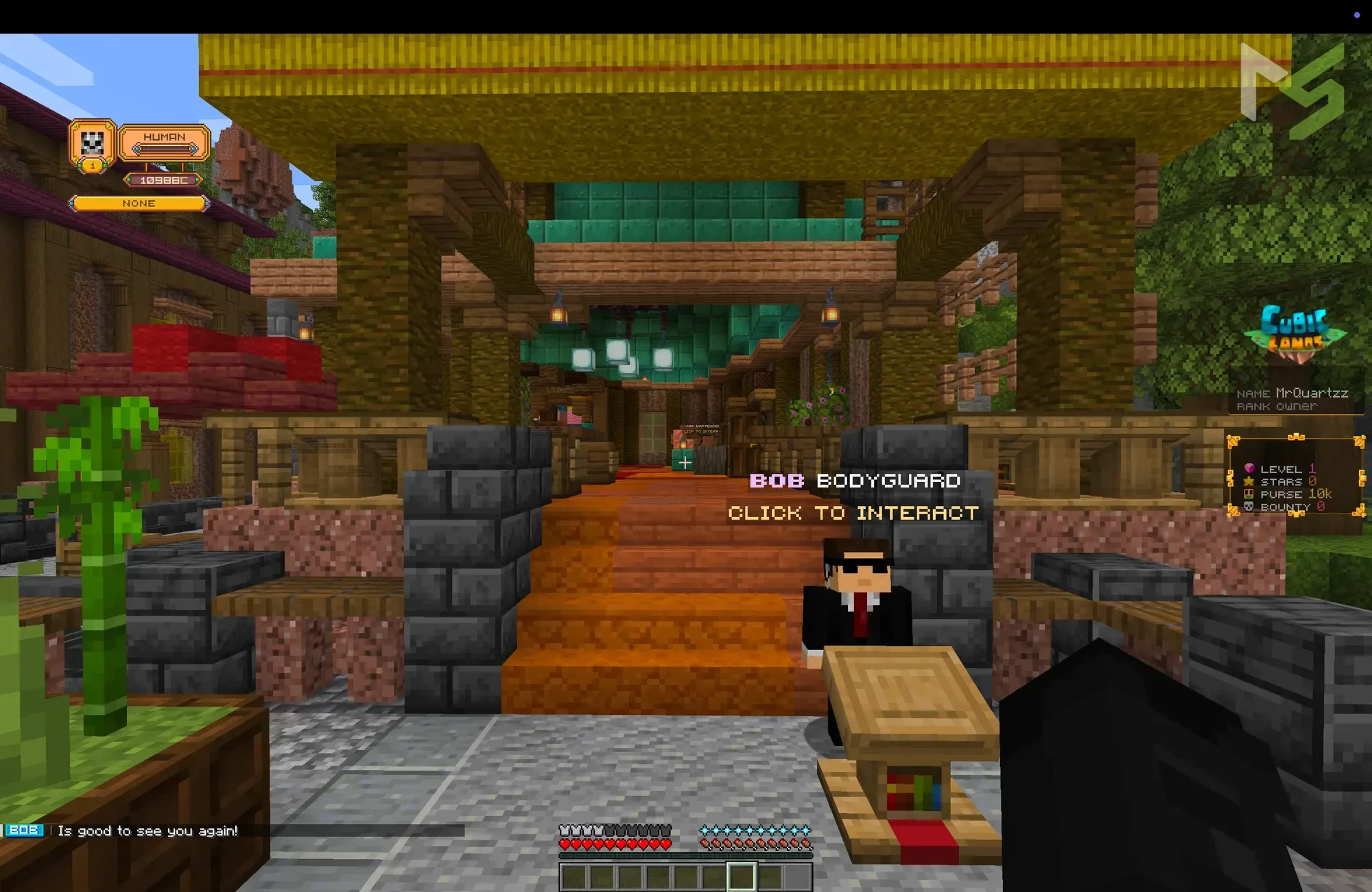Click the JOE BARTENDER nameplate in the distance
The height and width of the screenshot is (892, 1372).
click(x=701, y=426)
